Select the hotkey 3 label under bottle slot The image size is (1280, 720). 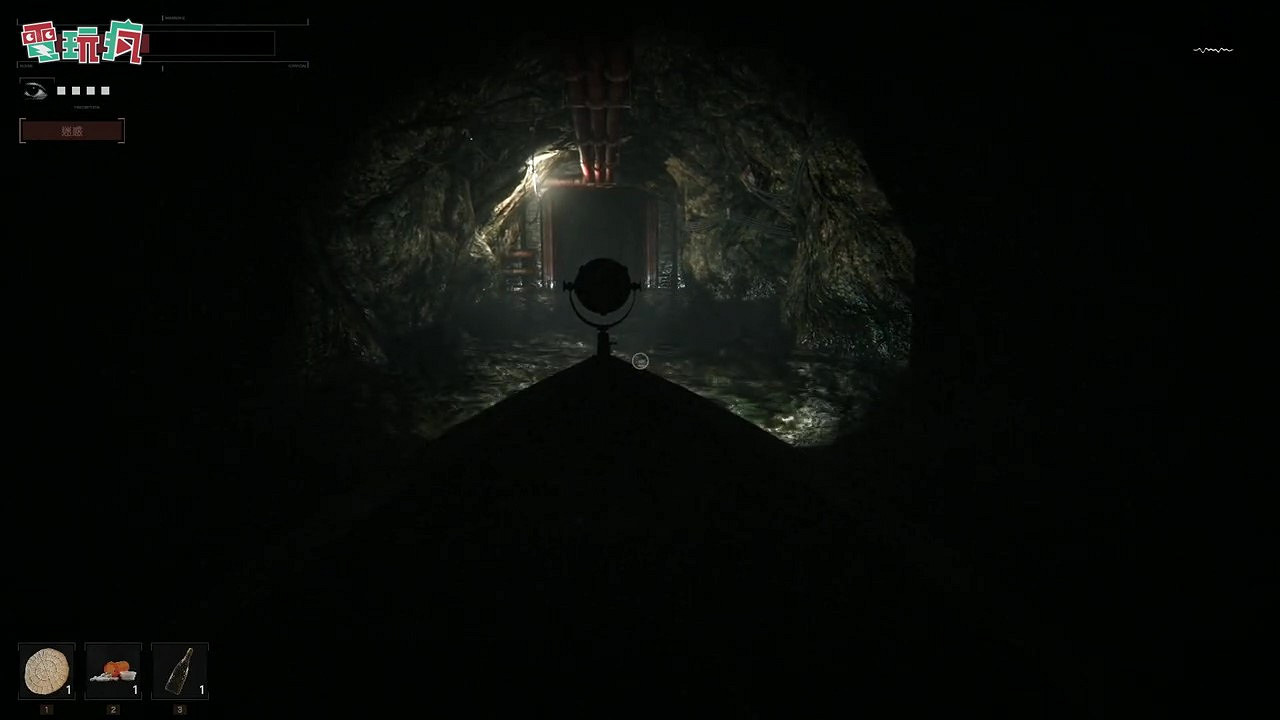(179, 709)
